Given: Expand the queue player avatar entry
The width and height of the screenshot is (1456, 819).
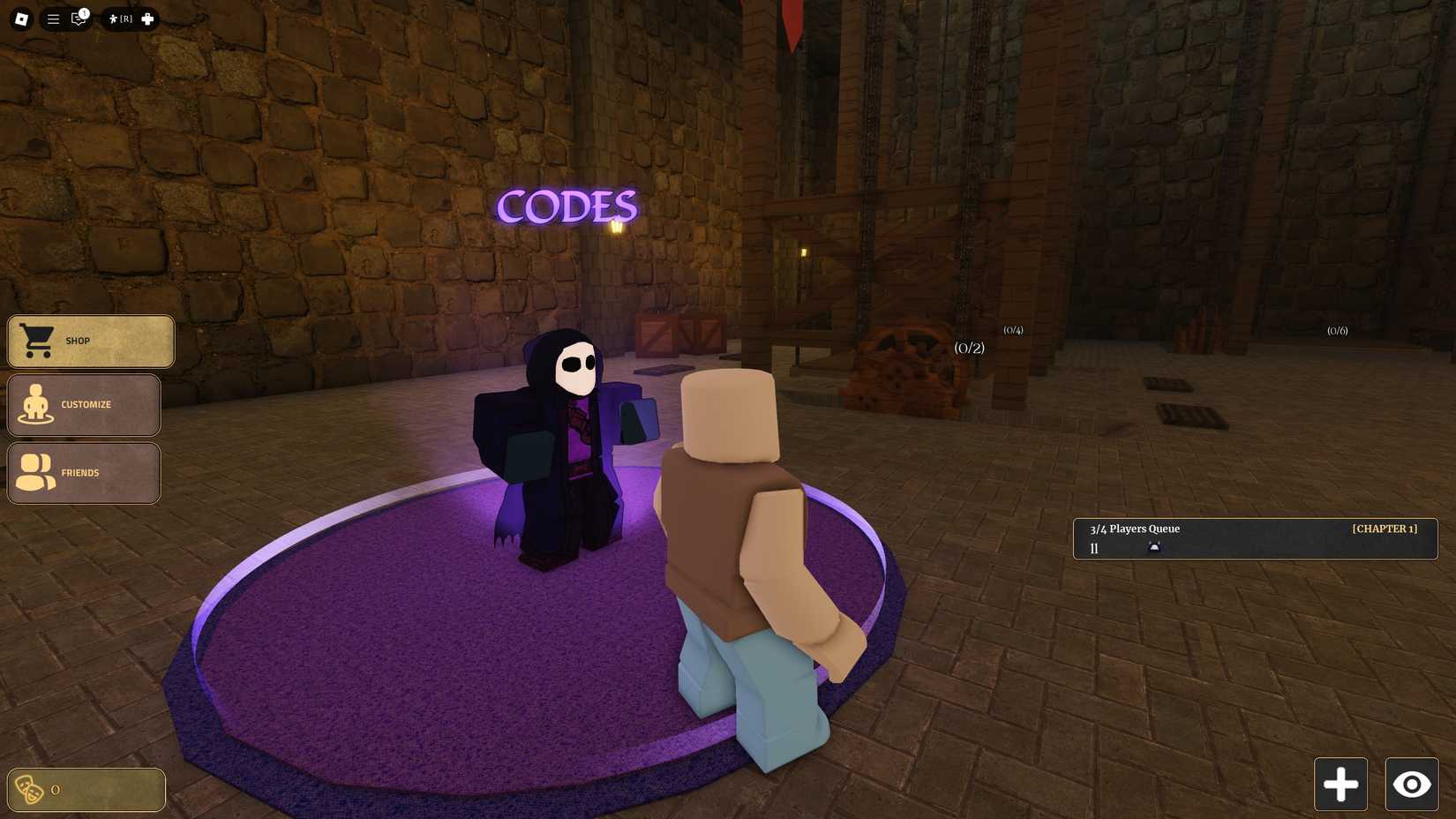Looking at the screenshot, I should (1154, 547).
